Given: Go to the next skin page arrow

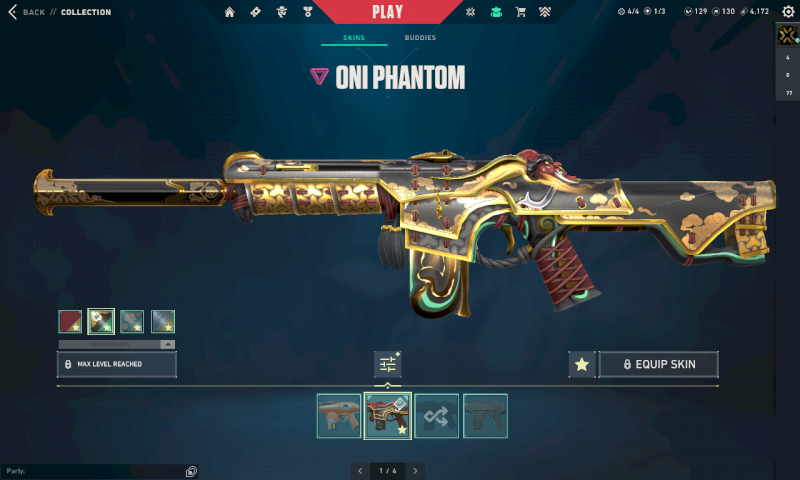Looking at the screenshot, I should 415,470.
